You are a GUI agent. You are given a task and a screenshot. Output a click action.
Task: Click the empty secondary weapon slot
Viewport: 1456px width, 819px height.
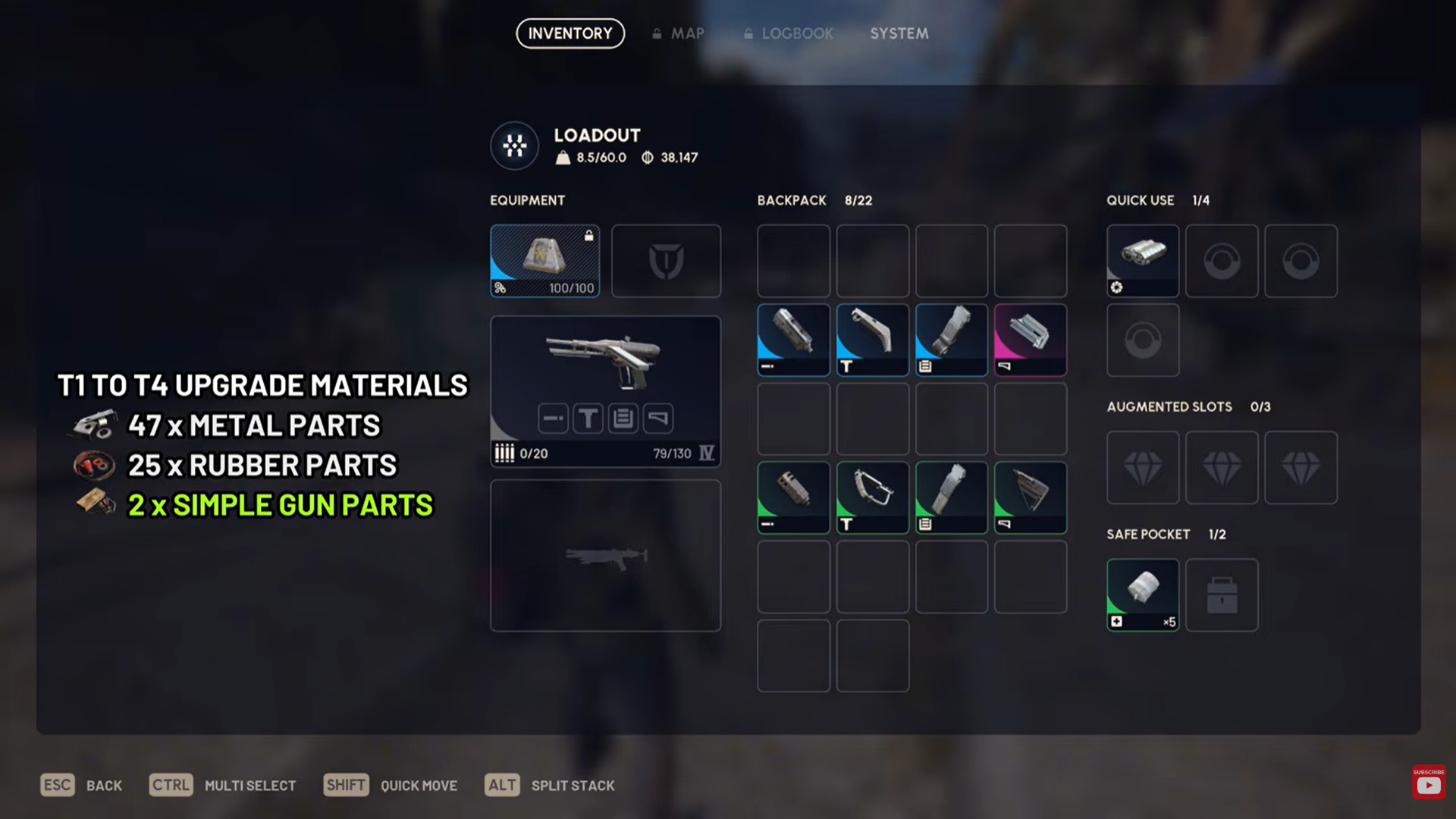point(605,555)
